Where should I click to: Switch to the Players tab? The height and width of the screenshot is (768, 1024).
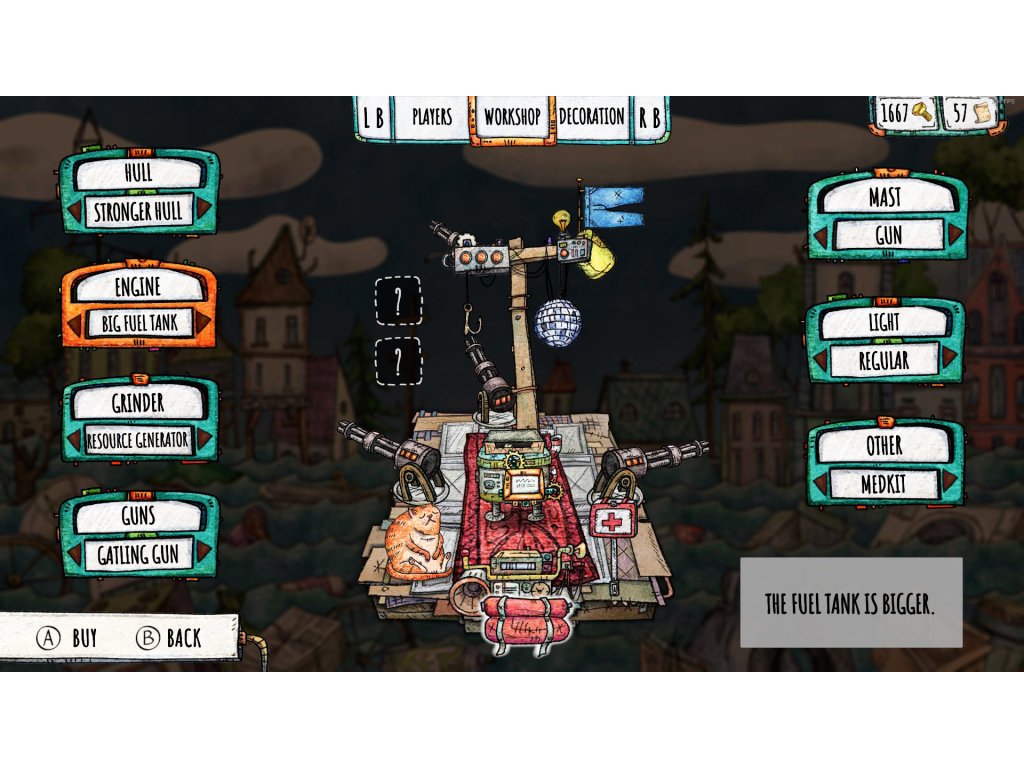432,117
